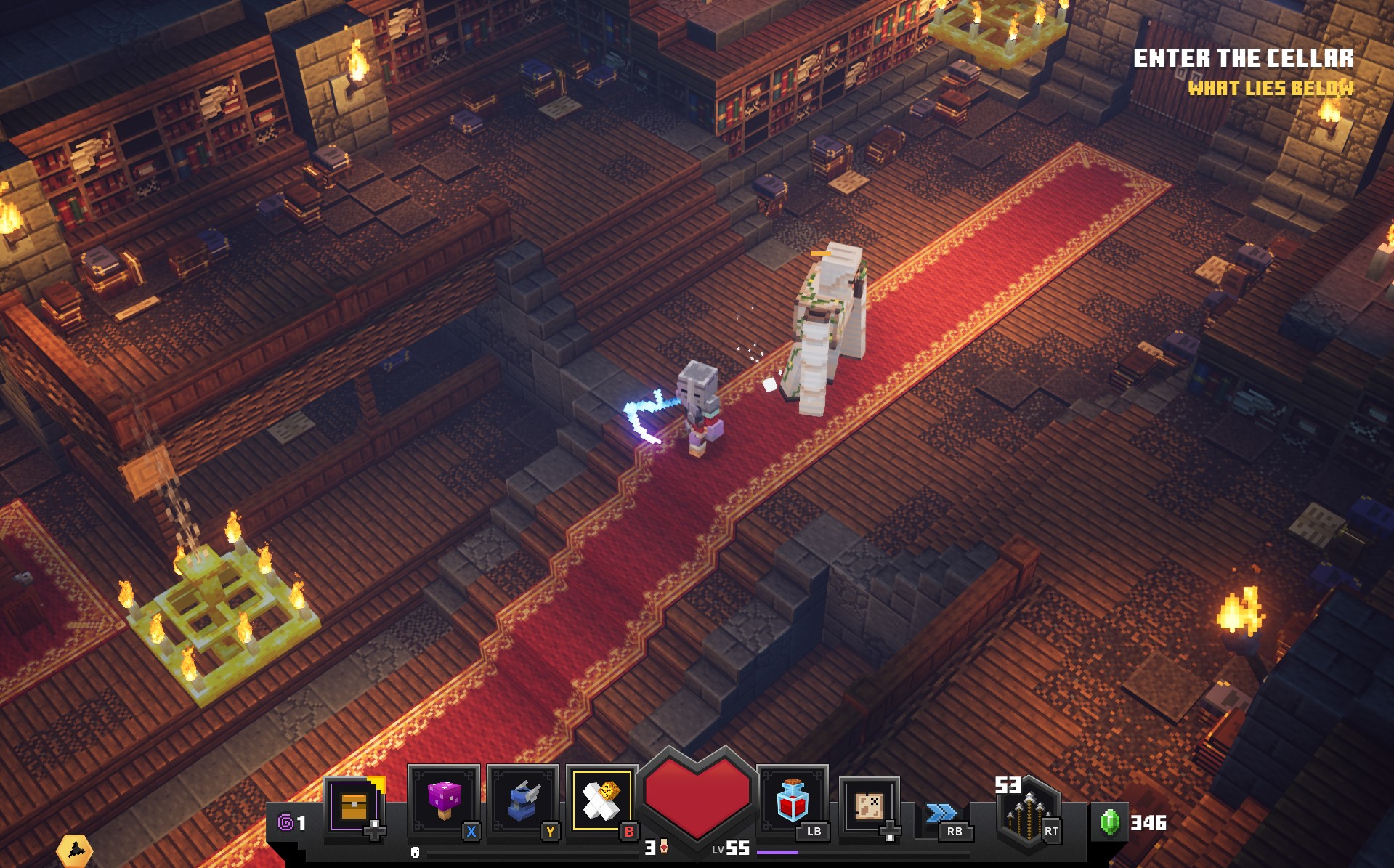
Task: Trigger the roll icon labeled RB
Action: [943, 812]
